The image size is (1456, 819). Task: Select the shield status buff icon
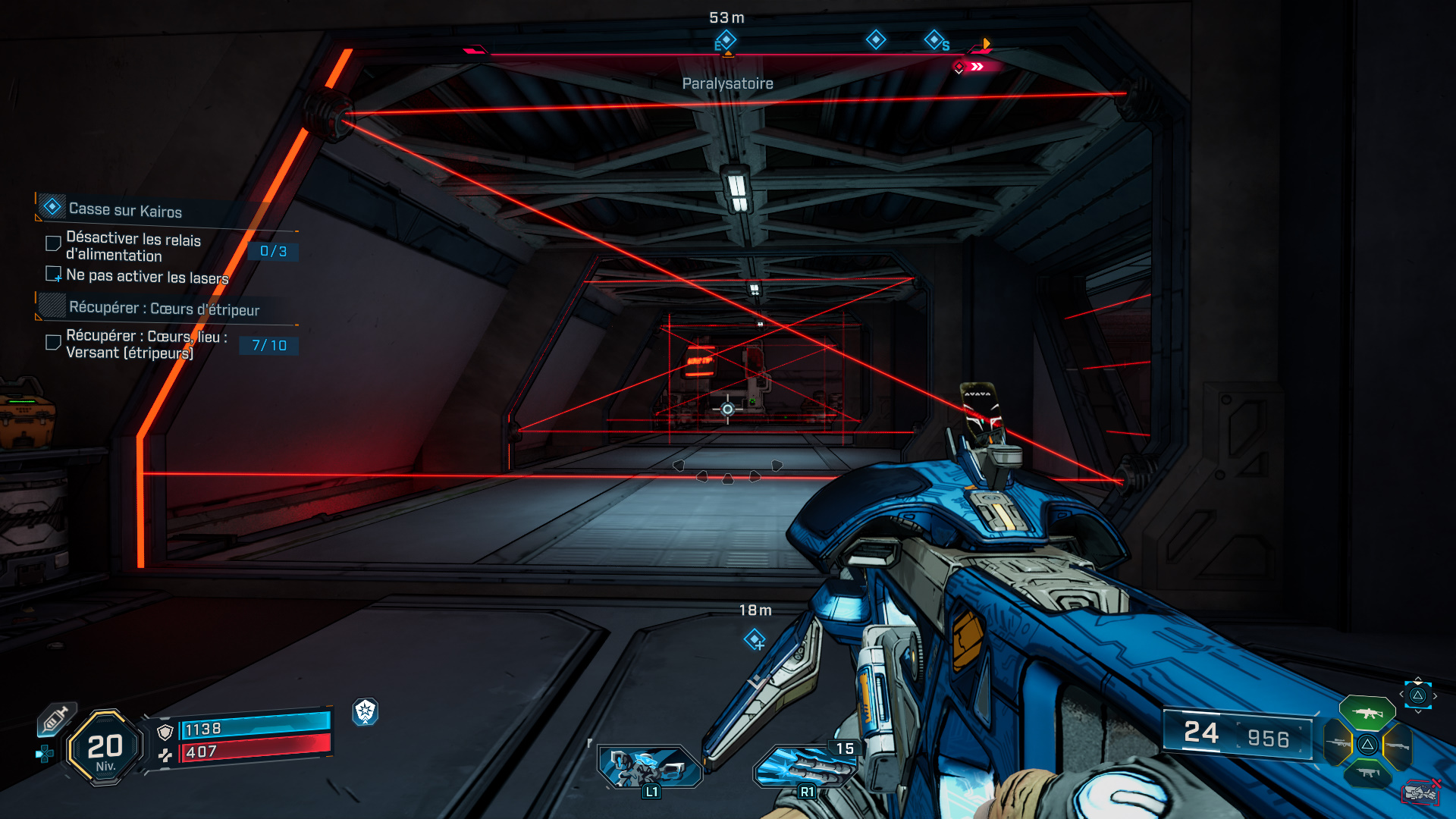[x=366, y=711]
